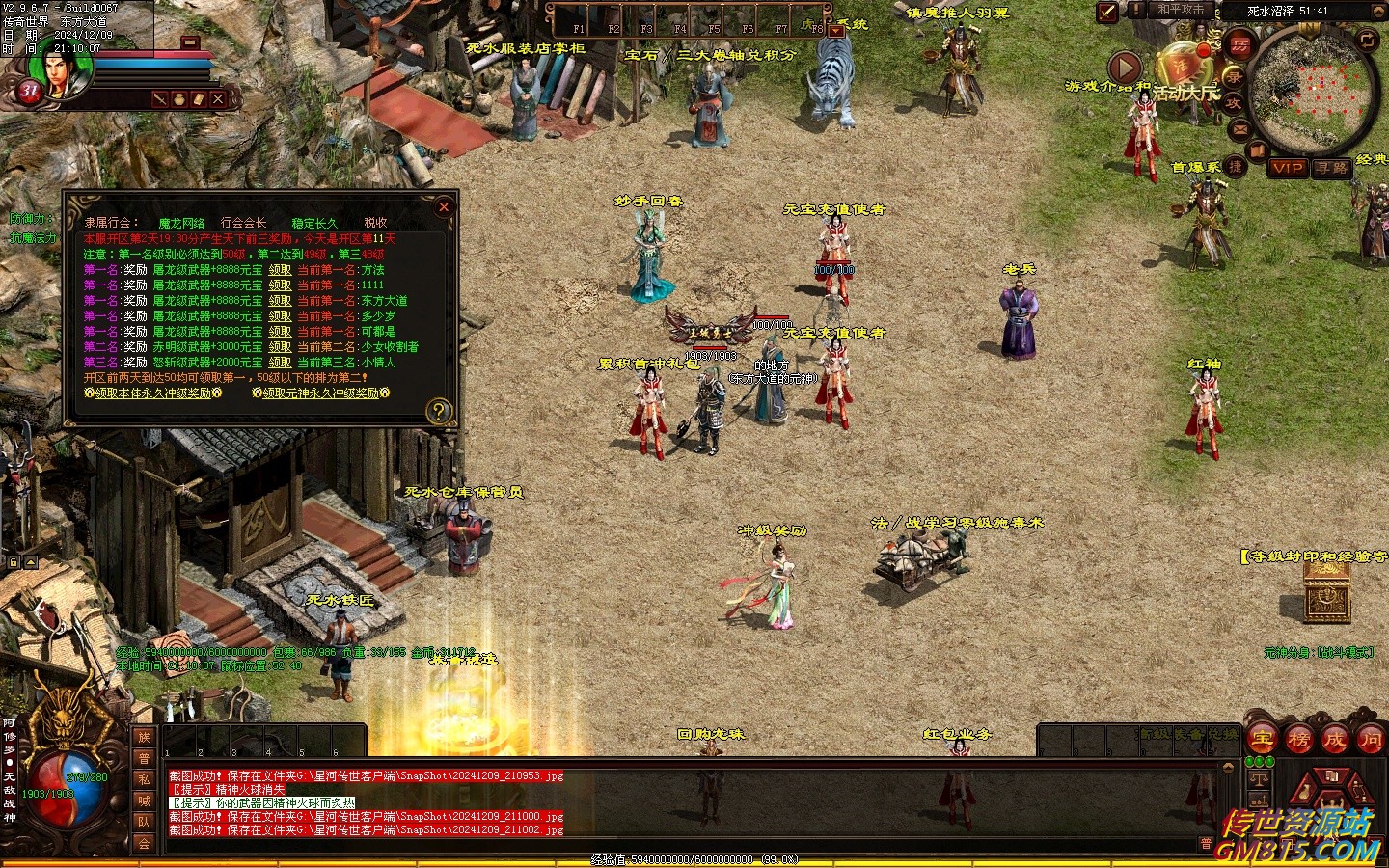Open the 问 help round button
The height and width of the screenshot is (868, 1389).
1370,740
